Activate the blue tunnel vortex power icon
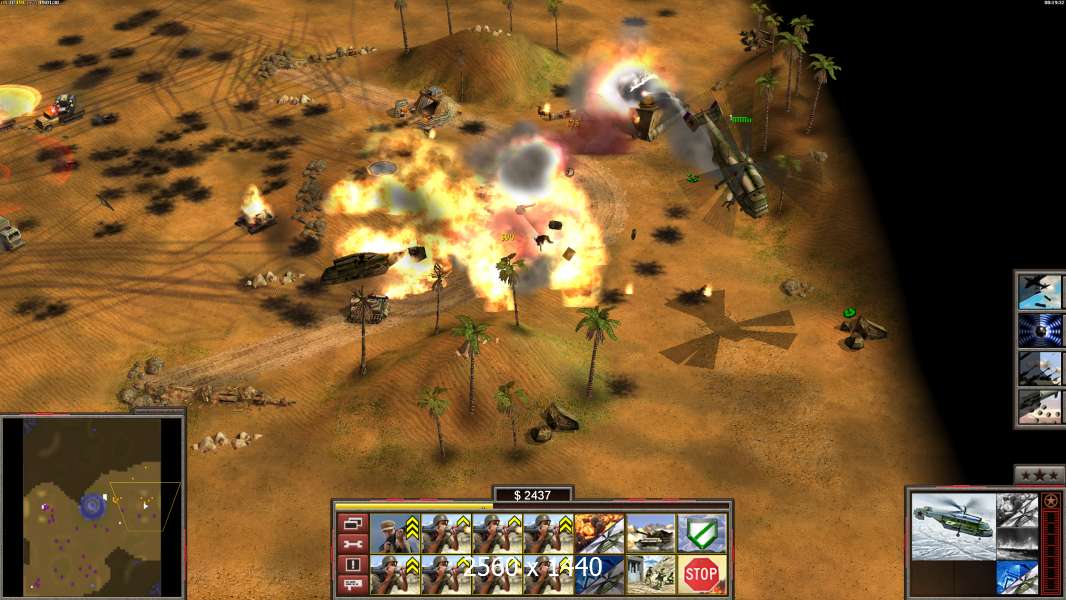The height and width of the screenshot is (600, 1066). point(1039,329)
